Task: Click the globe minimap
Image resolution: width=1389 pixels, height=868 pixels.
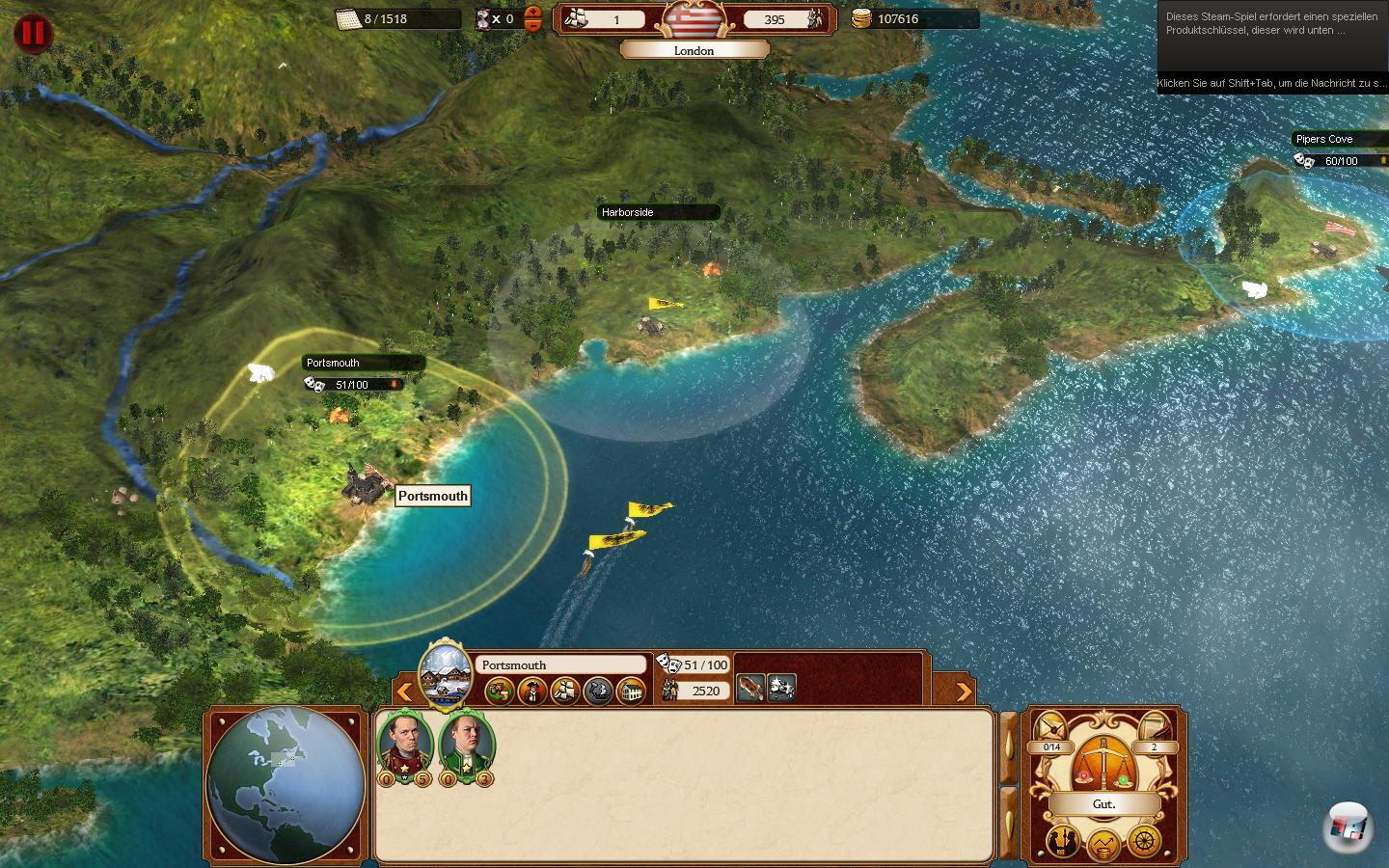Action: point(286,785)
